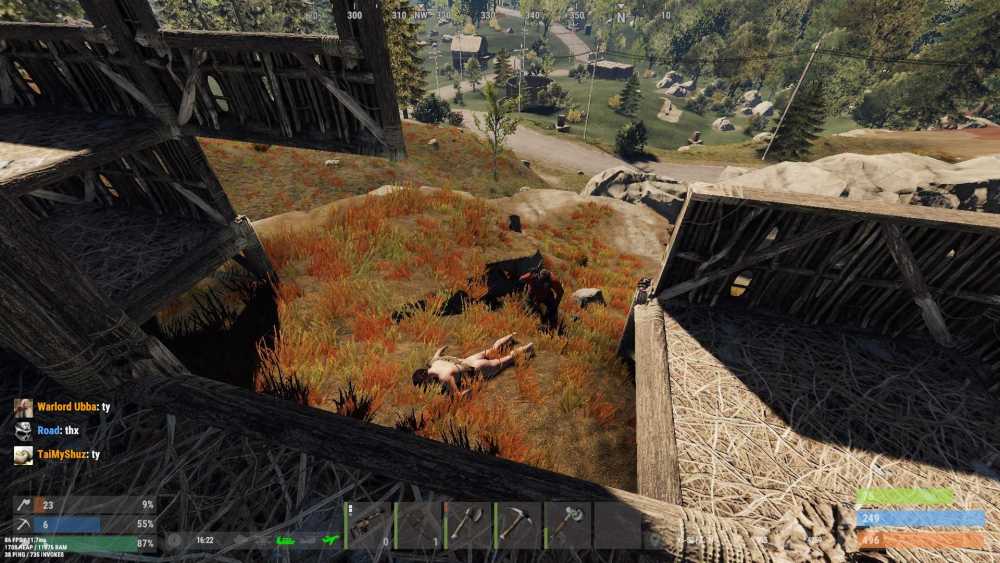Screen dimensions: 1000x563
Task: Choose the double-bladed axe hotbar slot
Action: [567, 525]
